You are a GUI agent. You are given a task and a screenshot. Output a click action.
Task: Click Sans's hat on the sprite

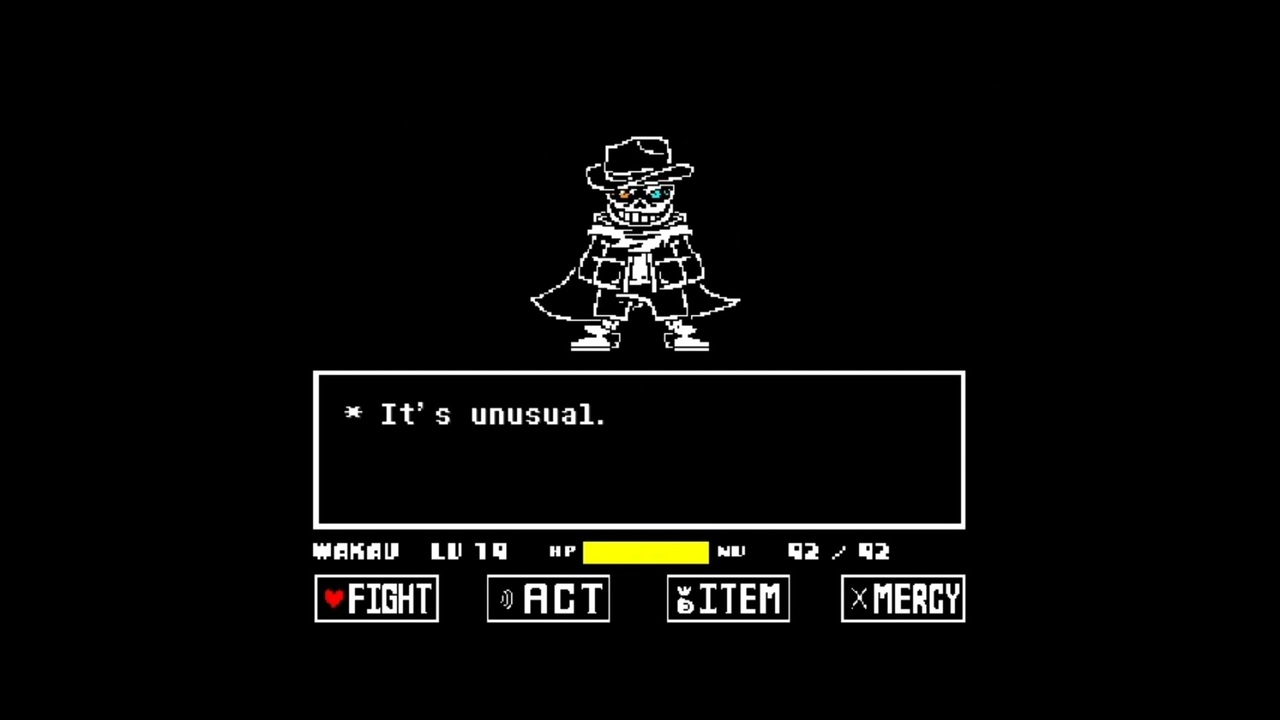click(x=638, y=155)
